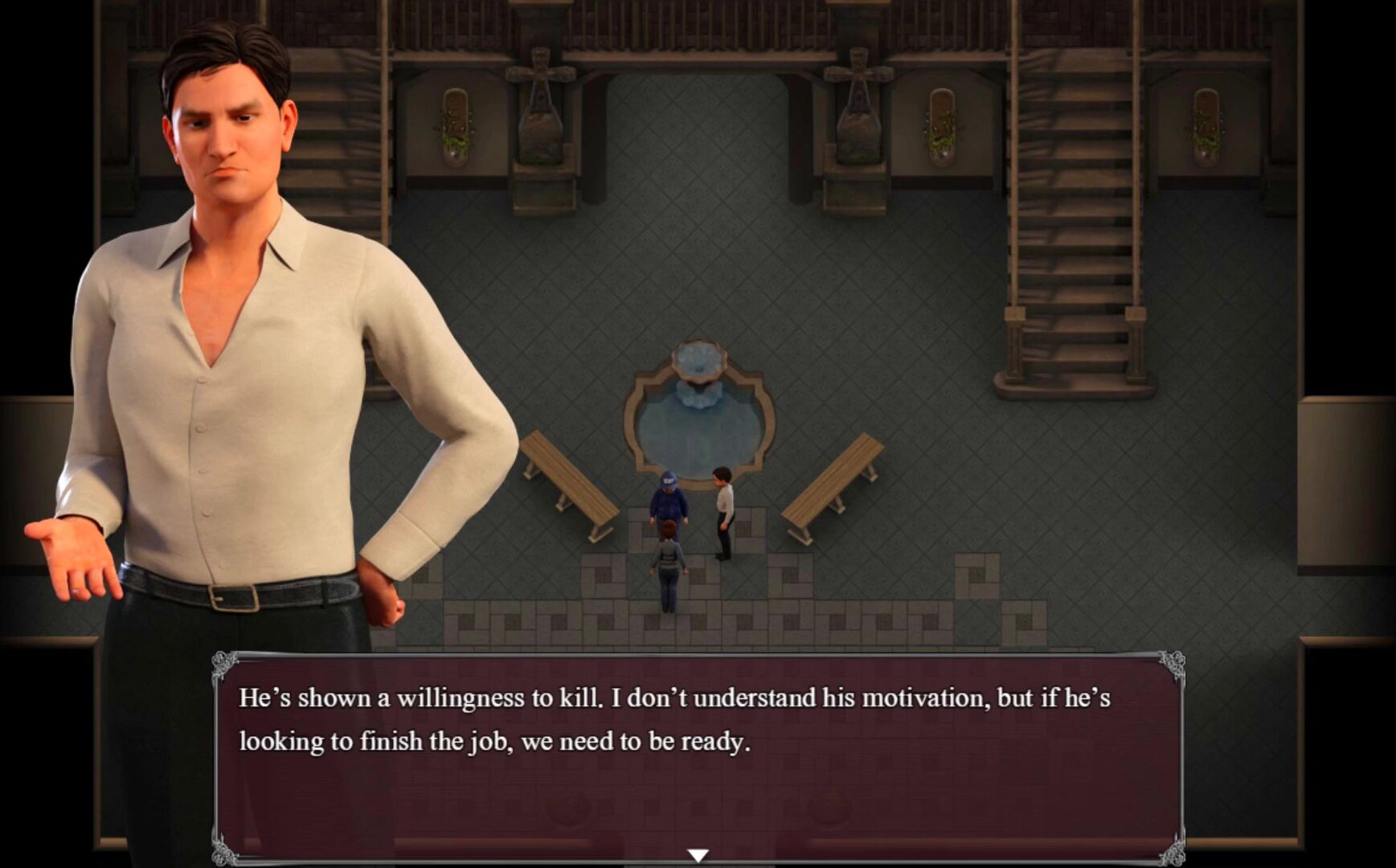This screenshot has height=868, width=1396.
Task: Click the dialogue text box to continue
Action: tap(698, 755)
